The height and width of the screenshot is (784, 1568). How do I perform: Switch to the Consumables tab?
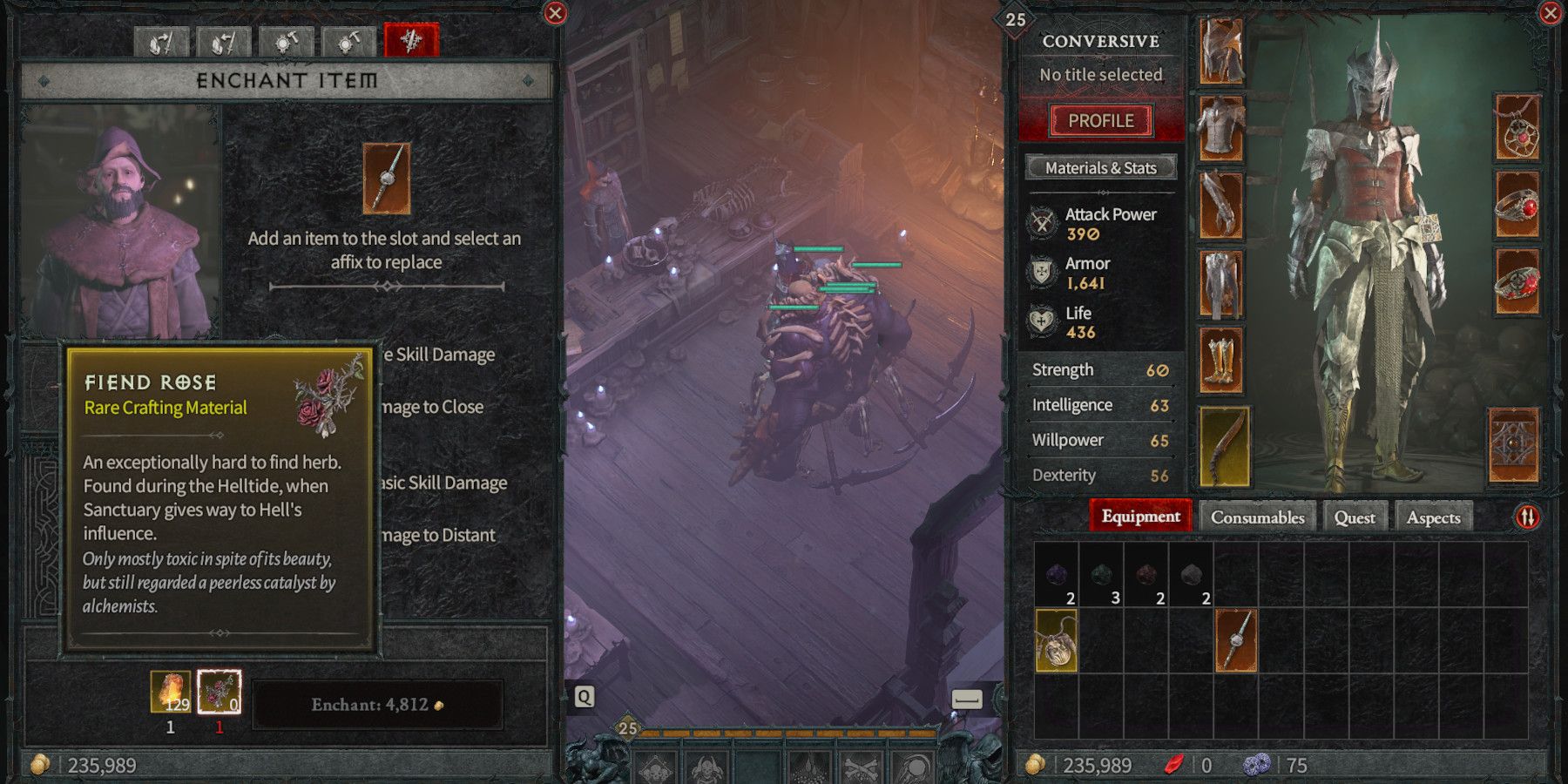[1256, 516]
